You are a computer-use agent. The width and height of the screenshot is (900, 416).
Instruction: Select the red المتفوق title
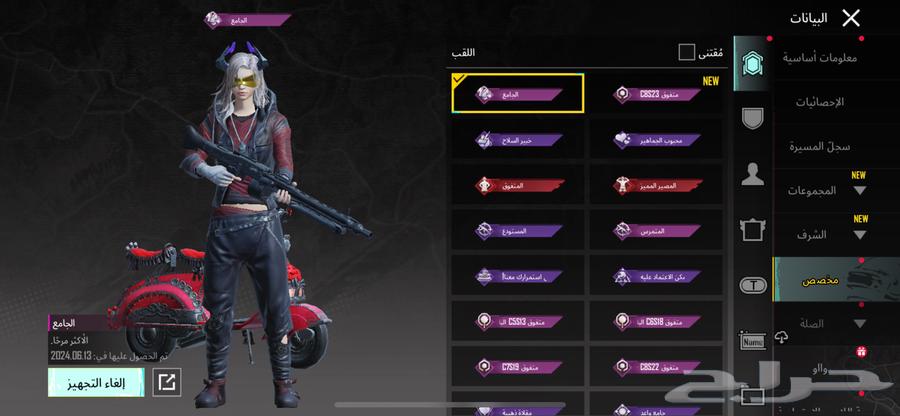pyautogui.click(x=517, y=185)
